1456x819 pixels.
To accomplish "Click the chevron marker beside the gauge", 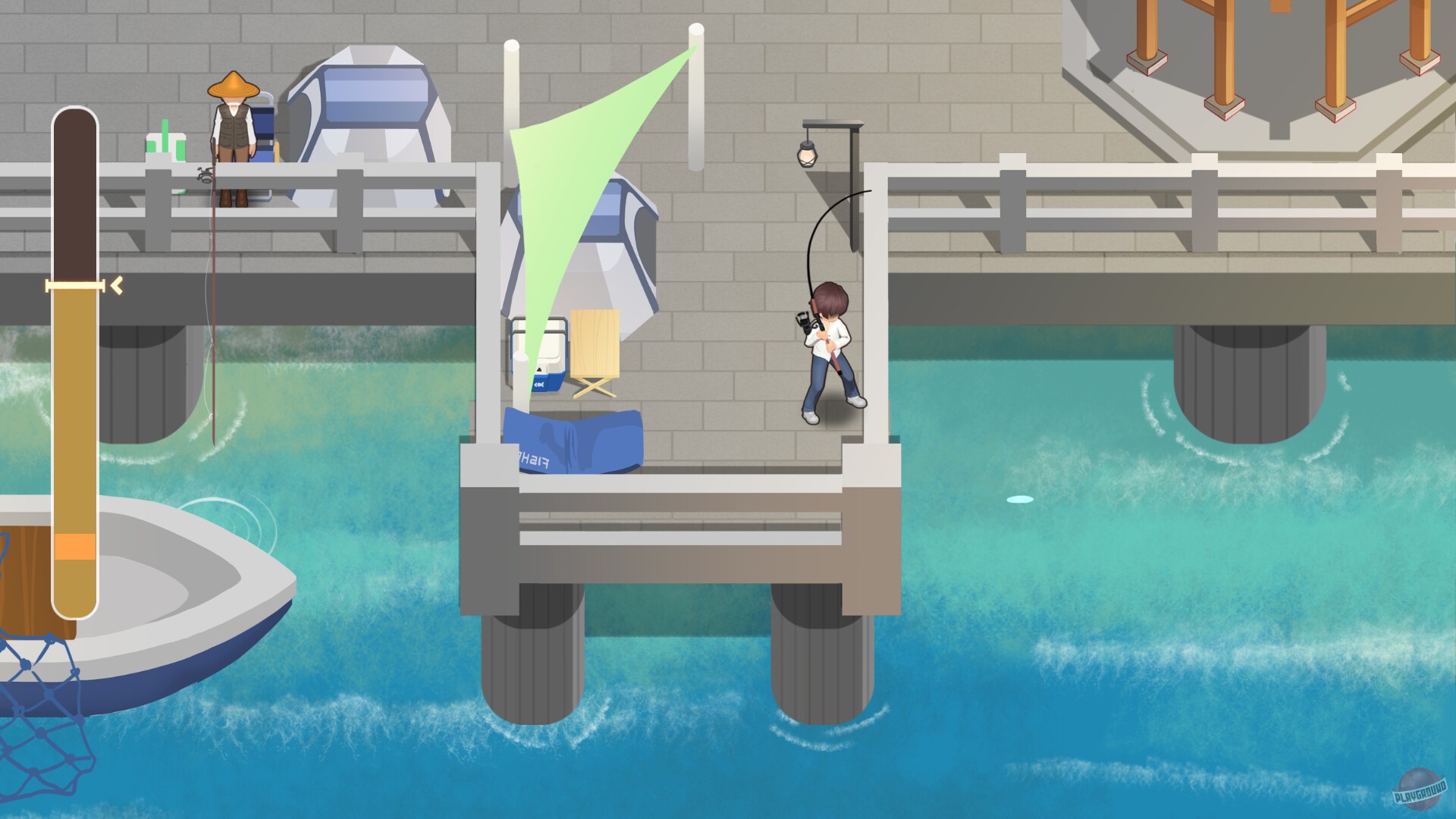I will click(118, 287).
